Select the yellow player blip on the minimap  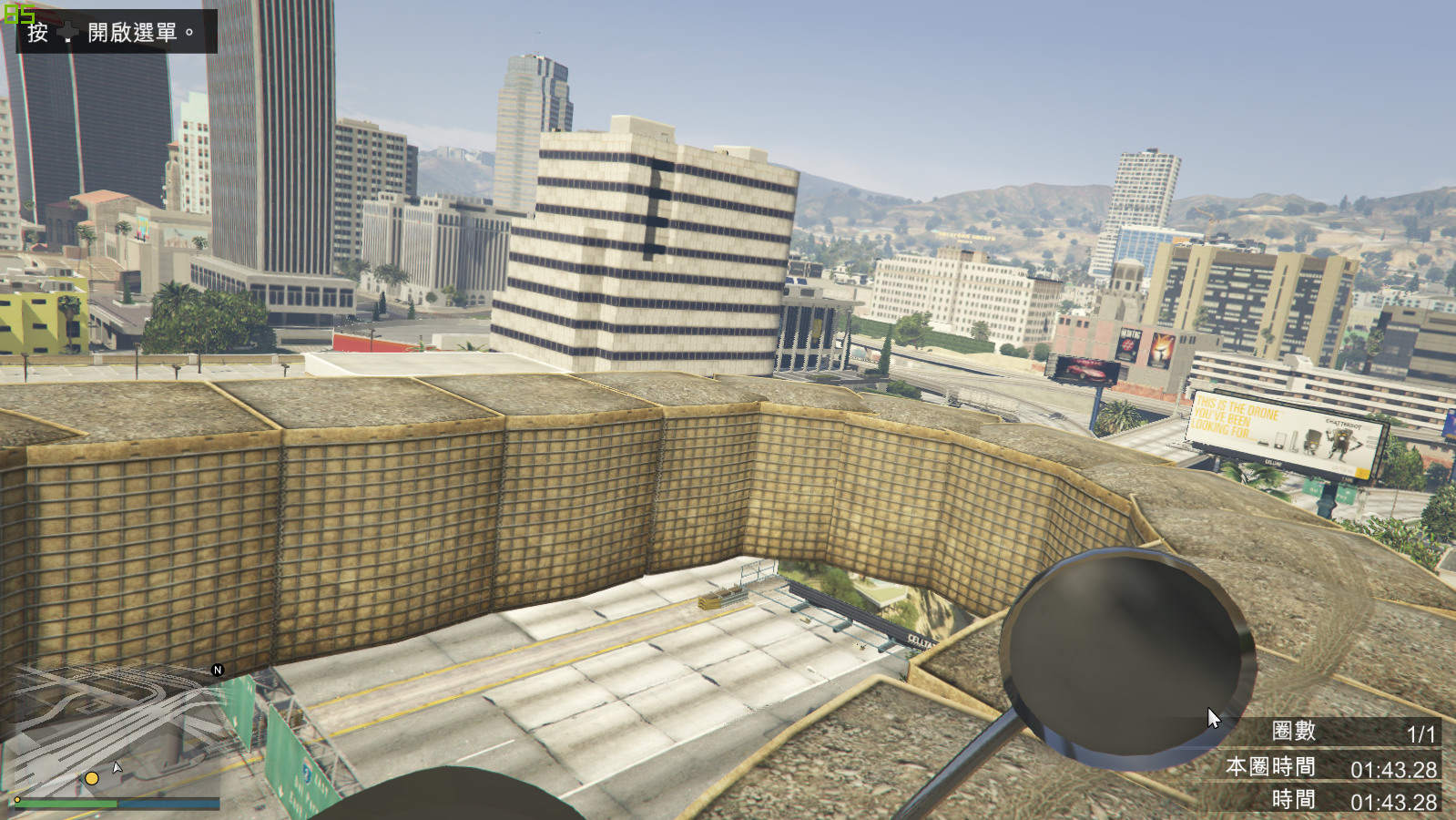(x=90, y=778)
